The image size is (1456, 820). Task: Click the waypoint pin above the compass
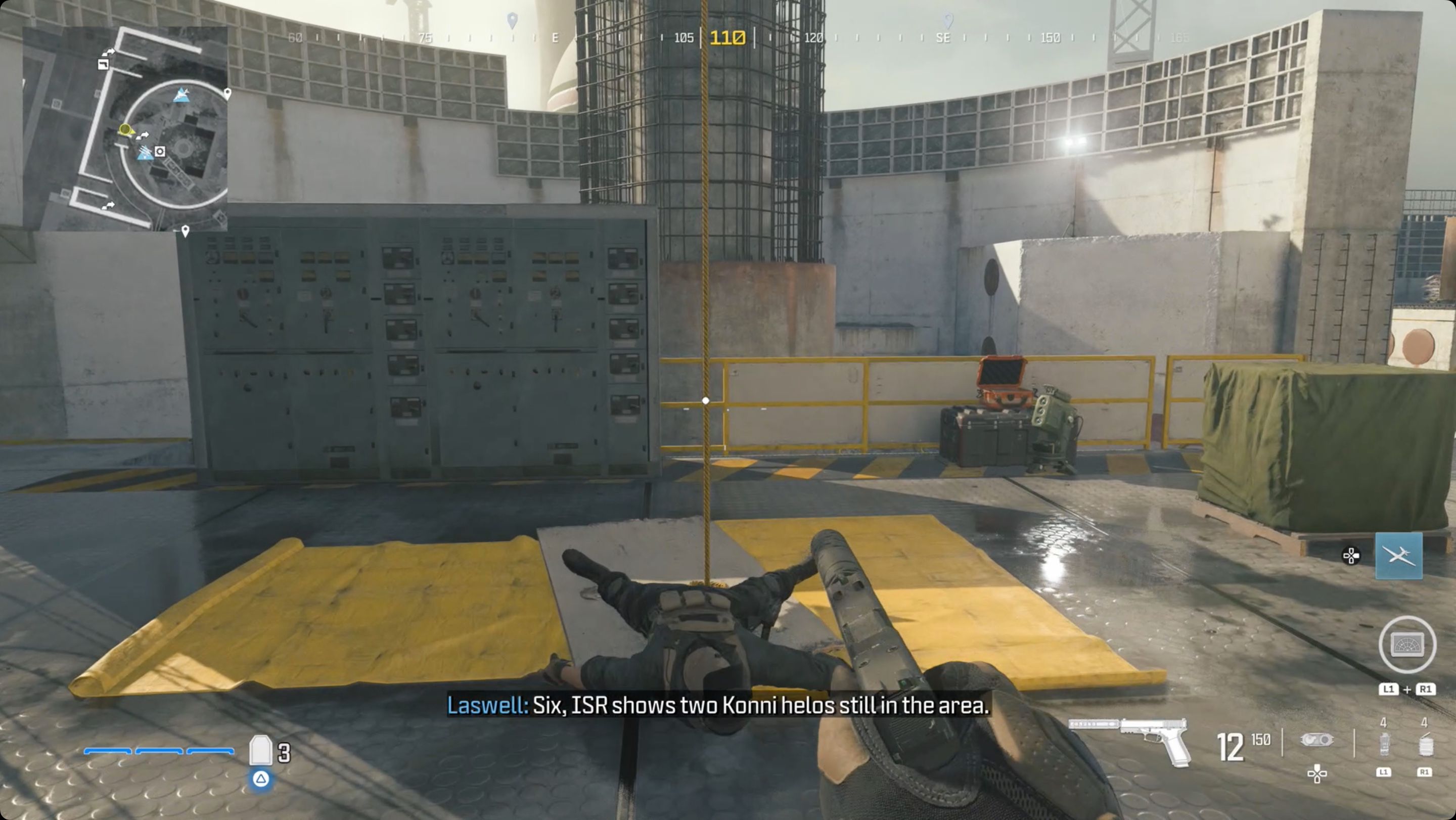click(512, 19)
